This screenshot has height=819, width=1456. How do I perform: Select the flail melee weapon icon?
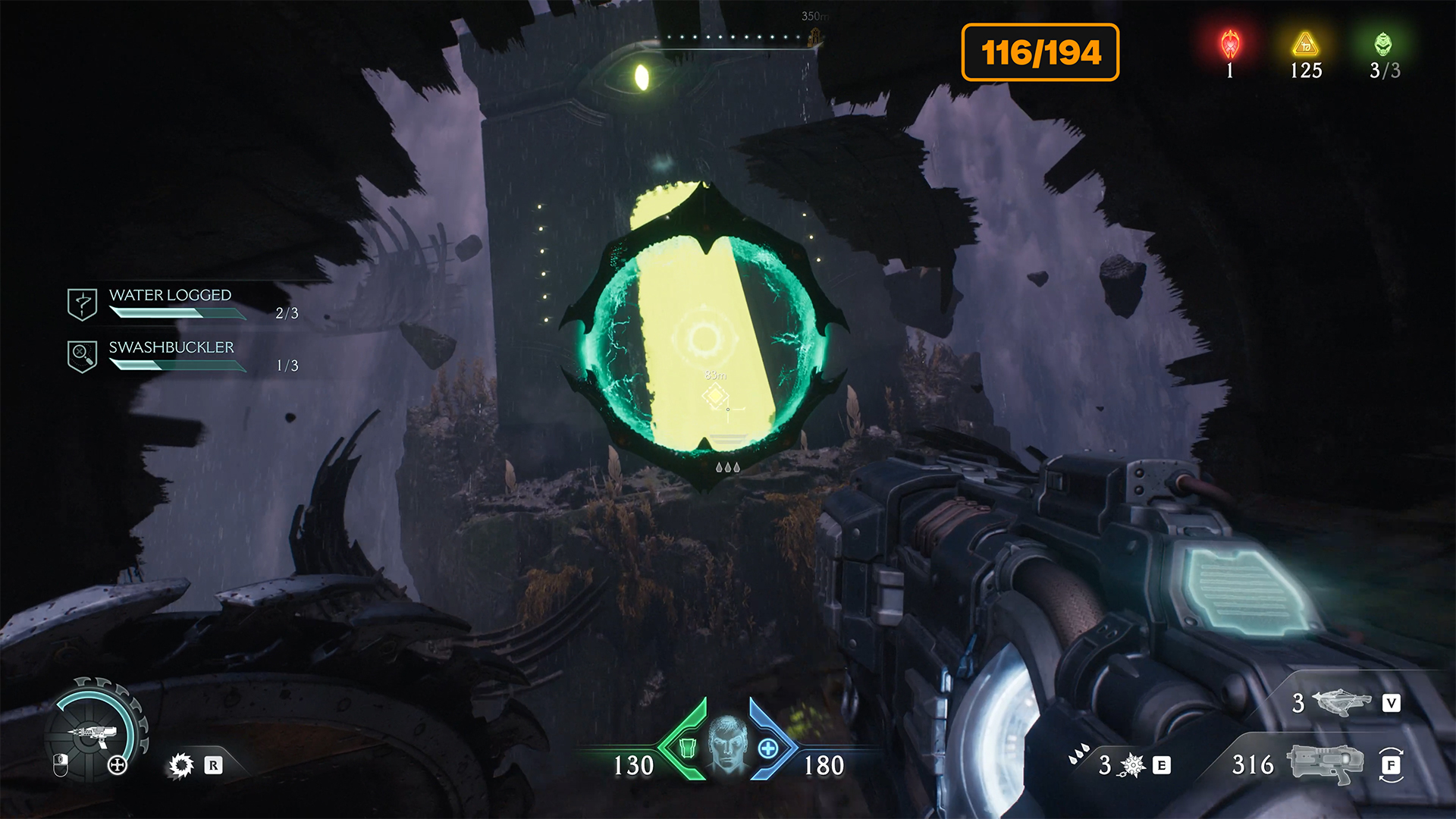tap(1132, 765)
